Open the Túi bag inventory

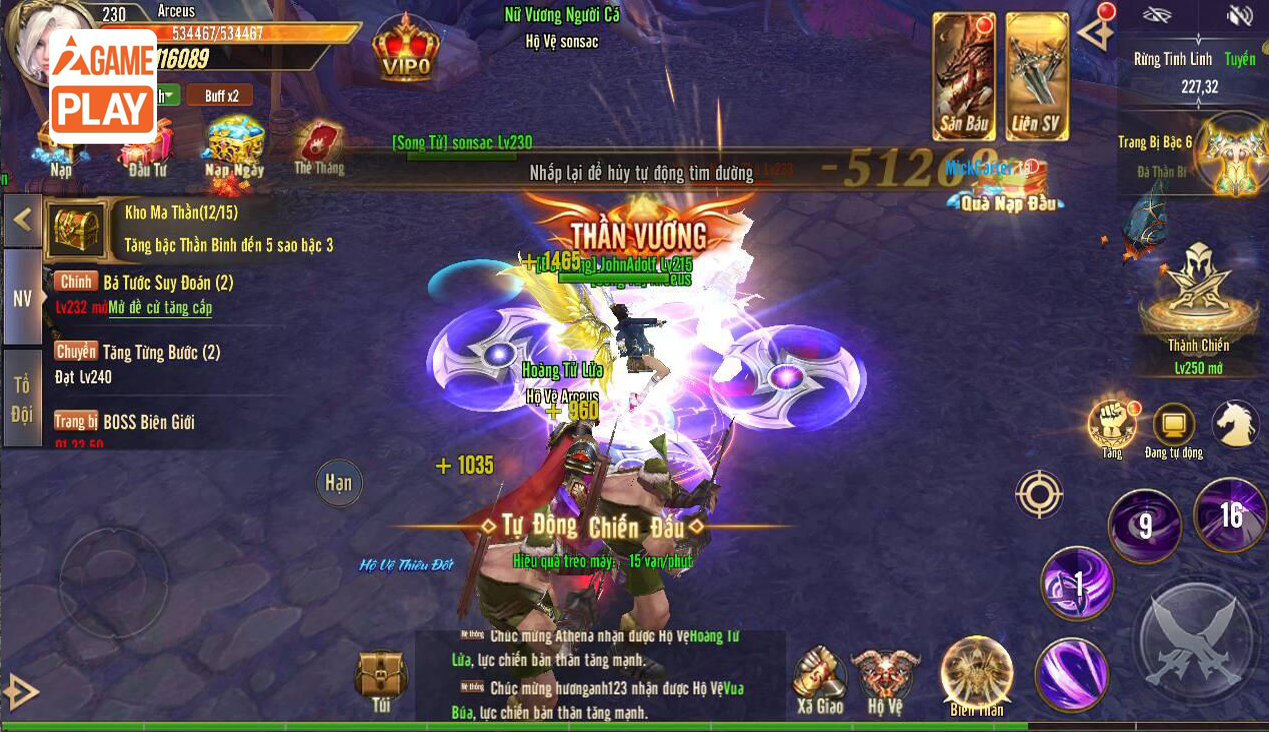[x=381, y=680]
